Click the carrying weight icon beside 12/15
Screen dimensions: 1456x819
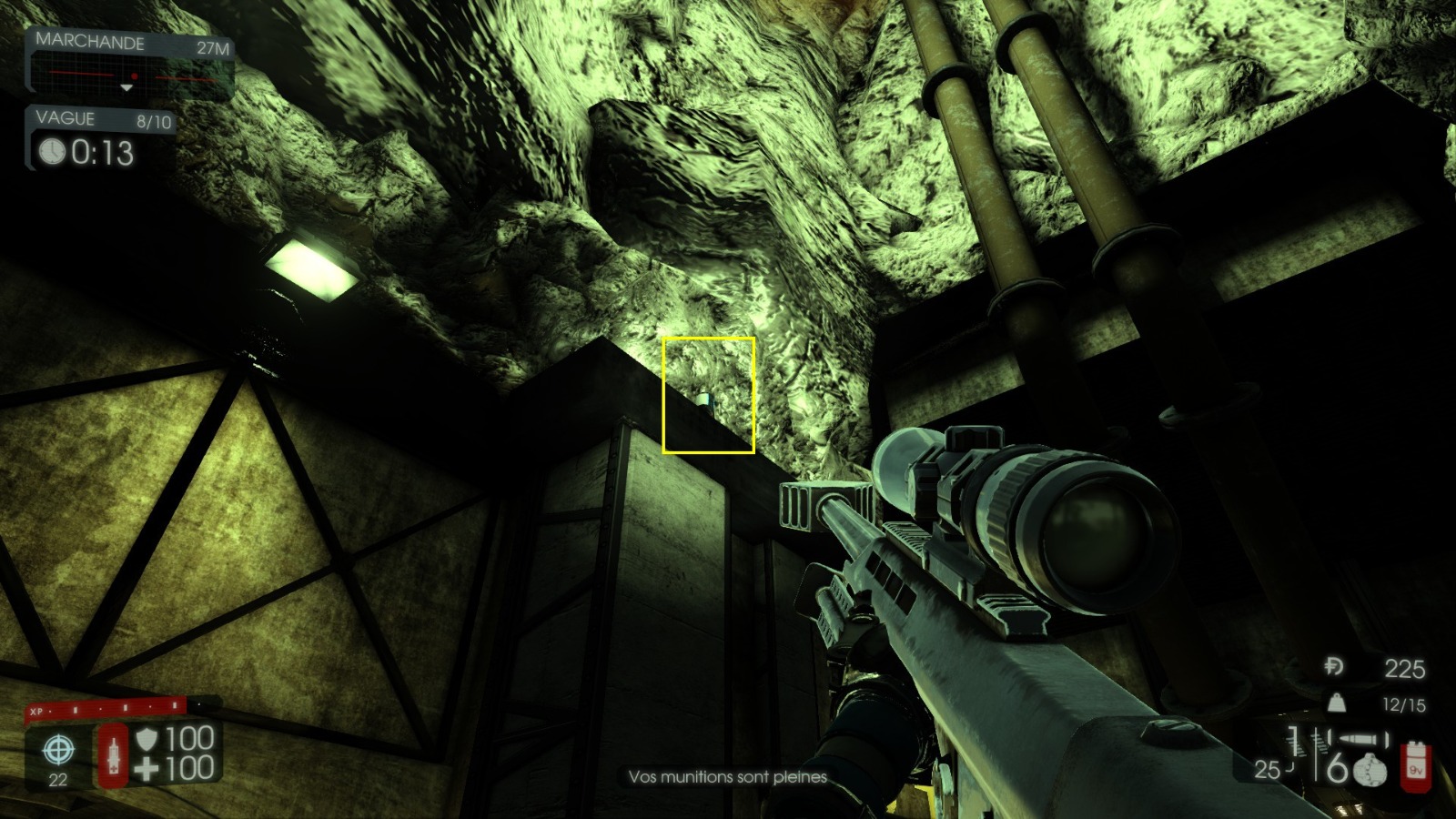1337,702
